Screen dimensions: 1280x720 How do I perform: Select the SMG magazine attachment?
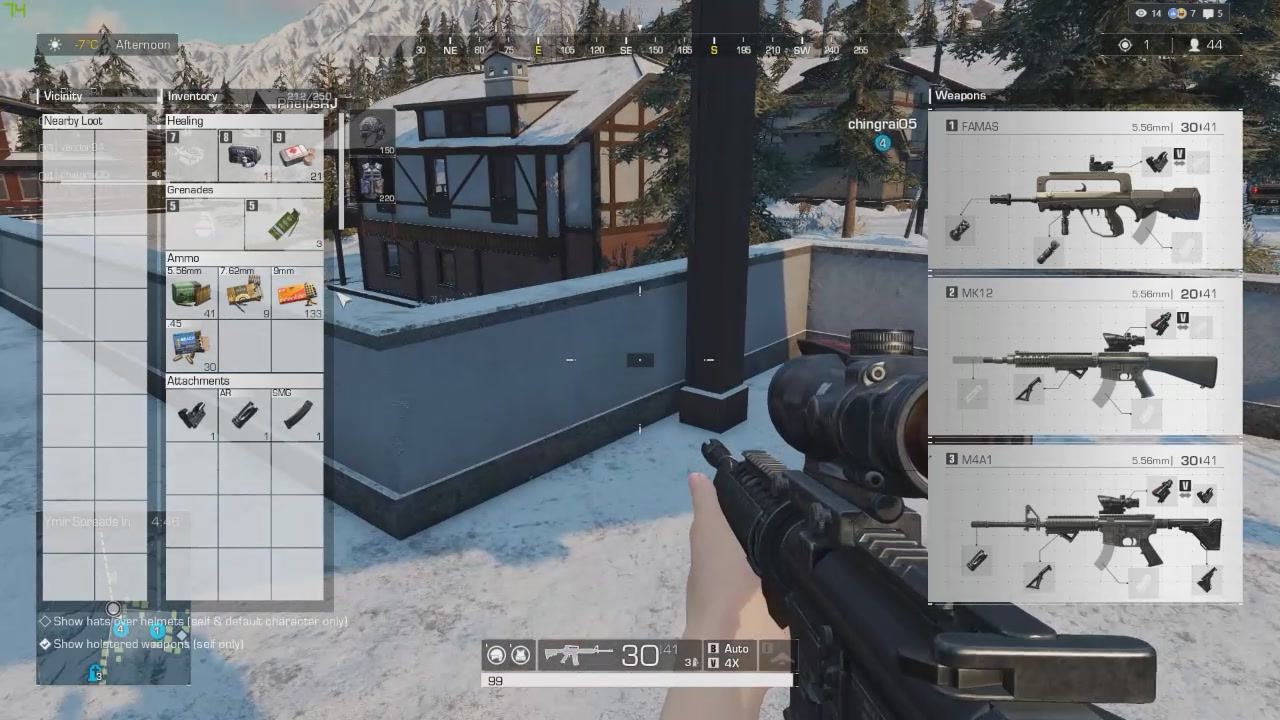click(x=296, y=412)
